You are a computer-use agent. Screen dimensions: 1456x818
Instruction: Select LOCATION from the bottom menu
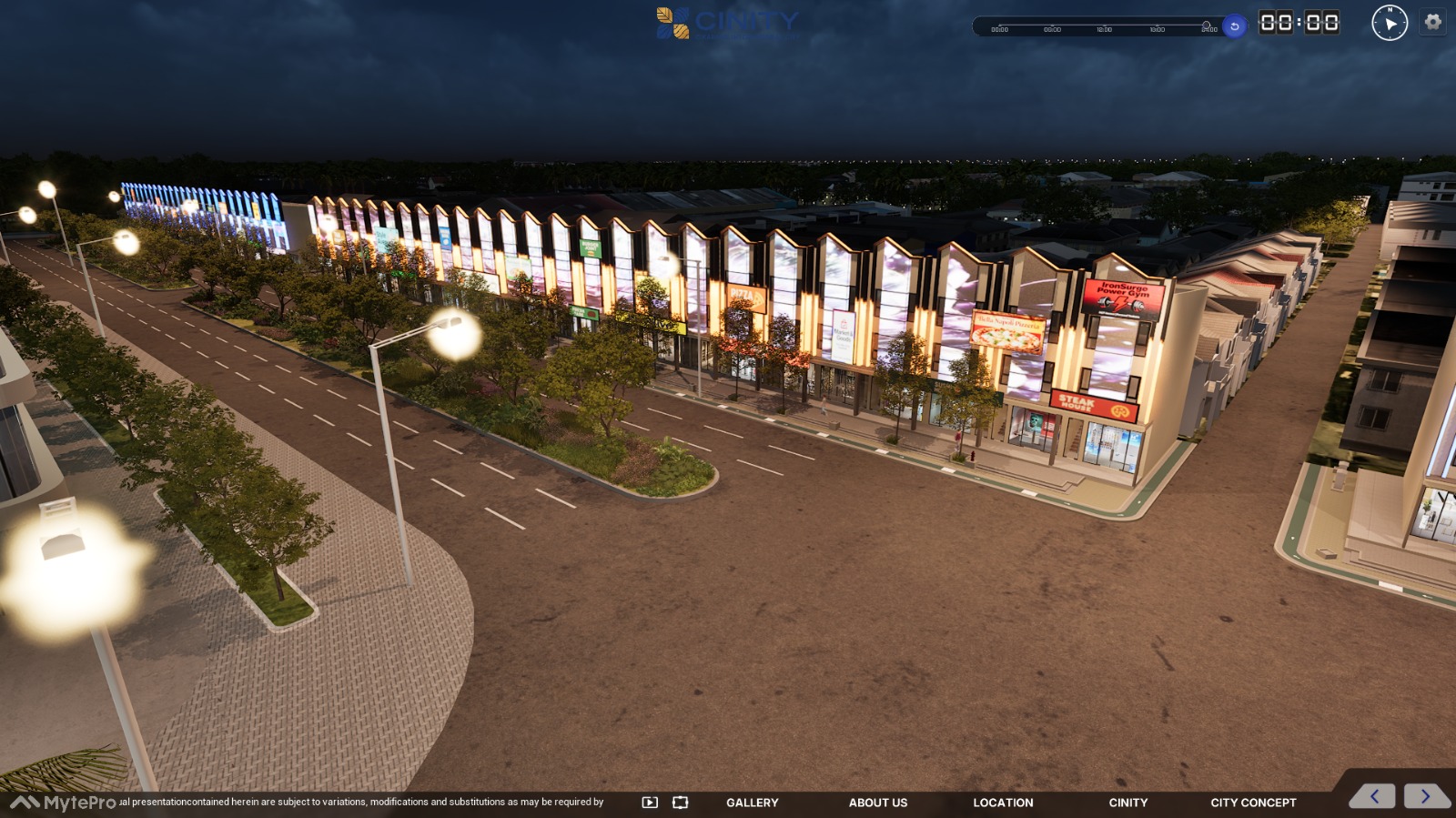tap(1003, 803)
